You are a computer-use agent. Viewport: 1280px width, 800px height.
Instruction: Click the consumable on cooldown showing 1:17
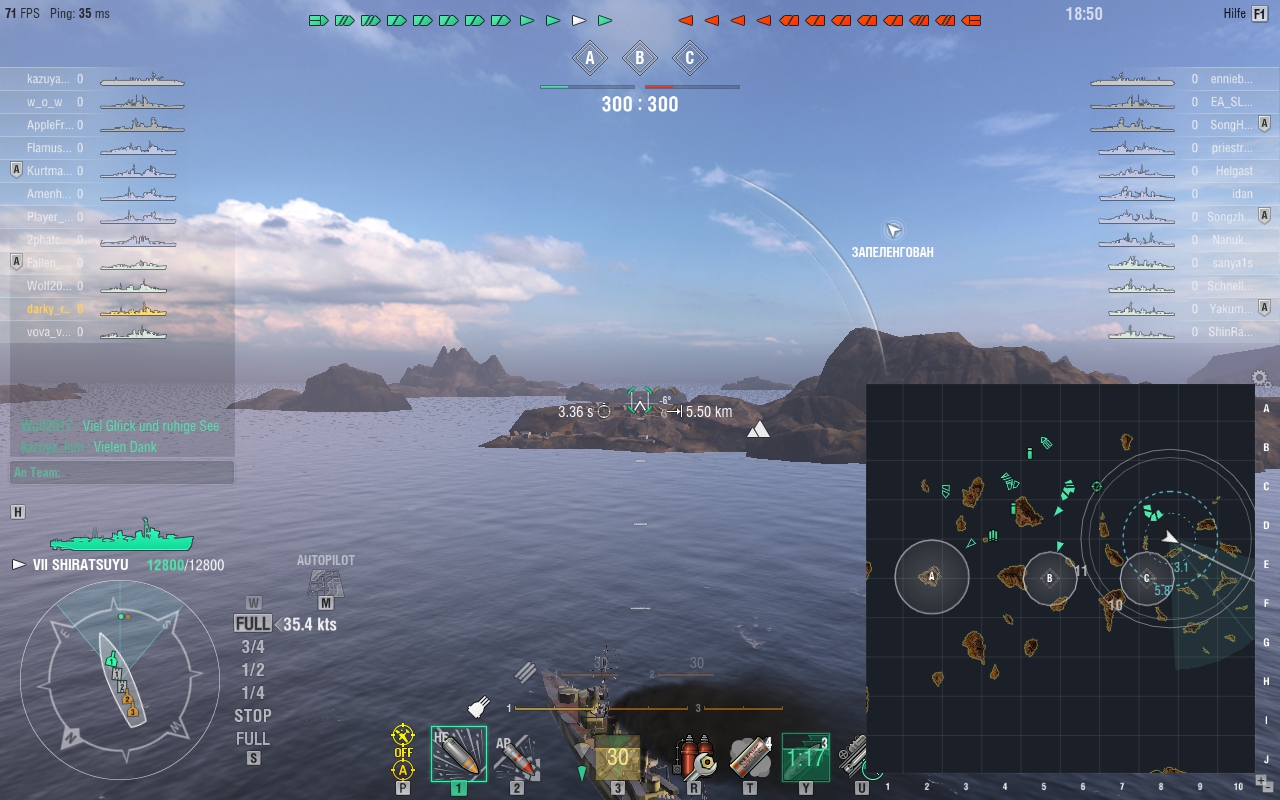coord(805,757)
